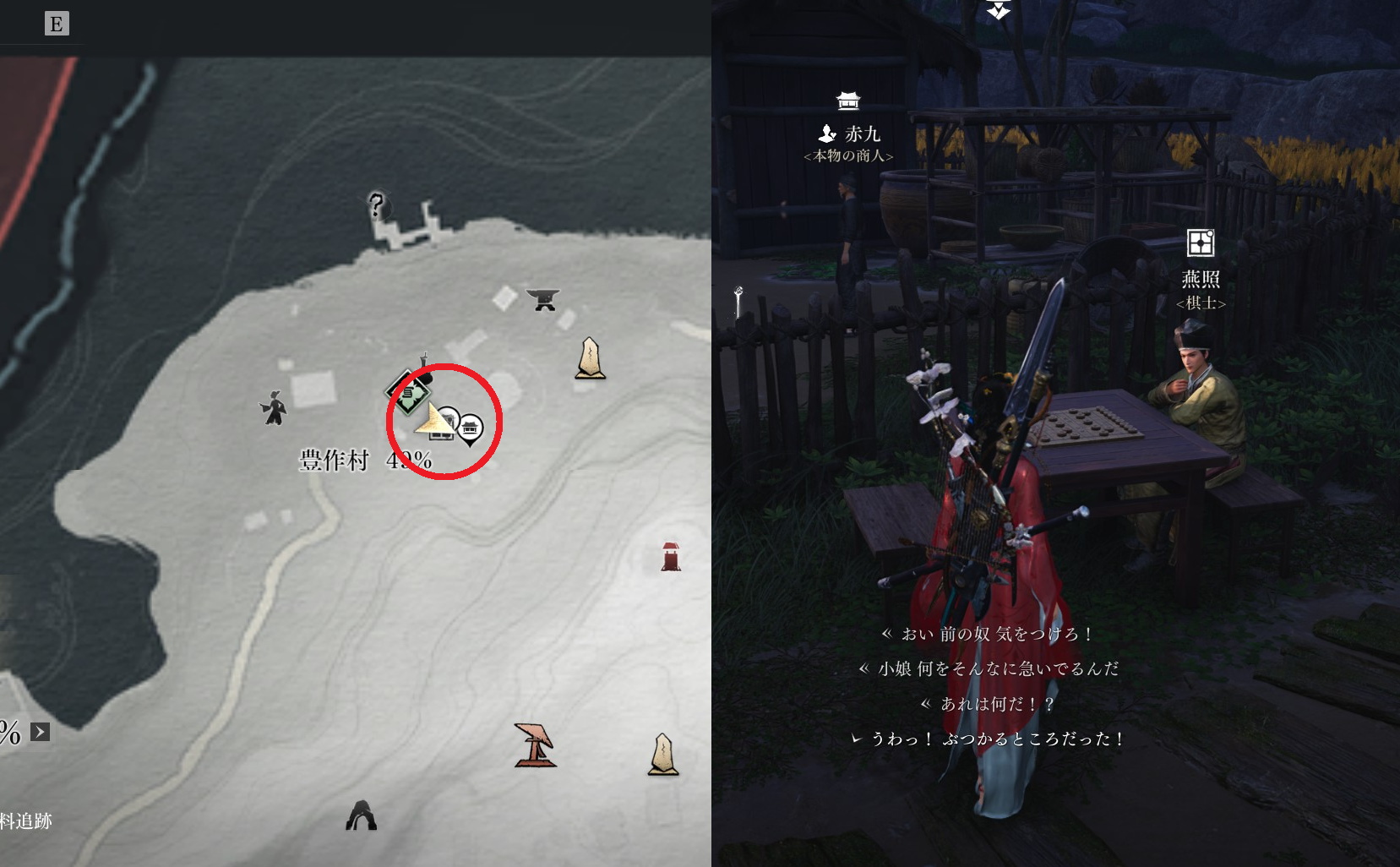Click the red tilted-roof pavilion map marker
1400x867 pixels.
pyautogui.click(x=535, y=744)
